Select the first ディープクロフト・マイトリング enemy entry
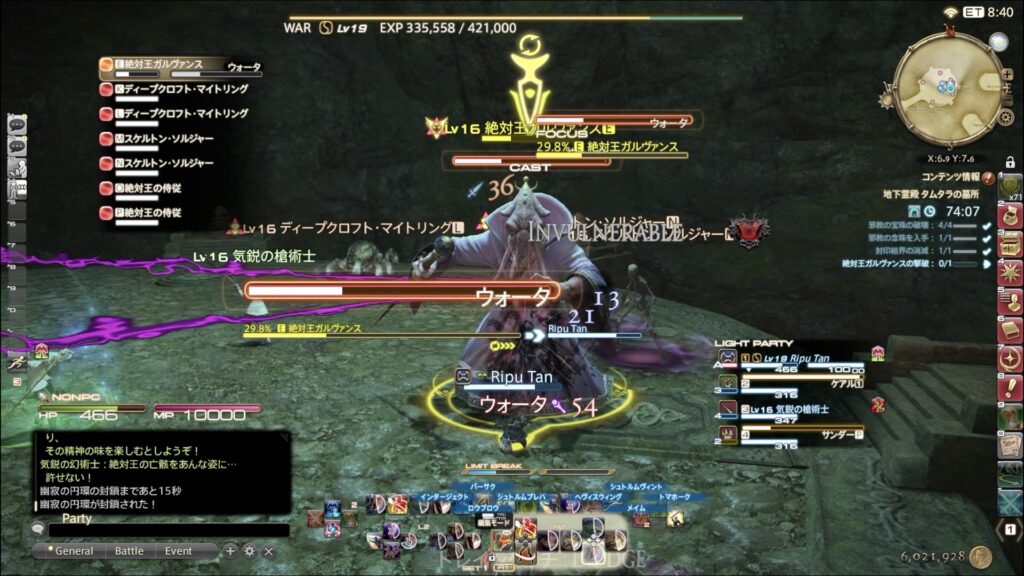 (x=180, y=89)
